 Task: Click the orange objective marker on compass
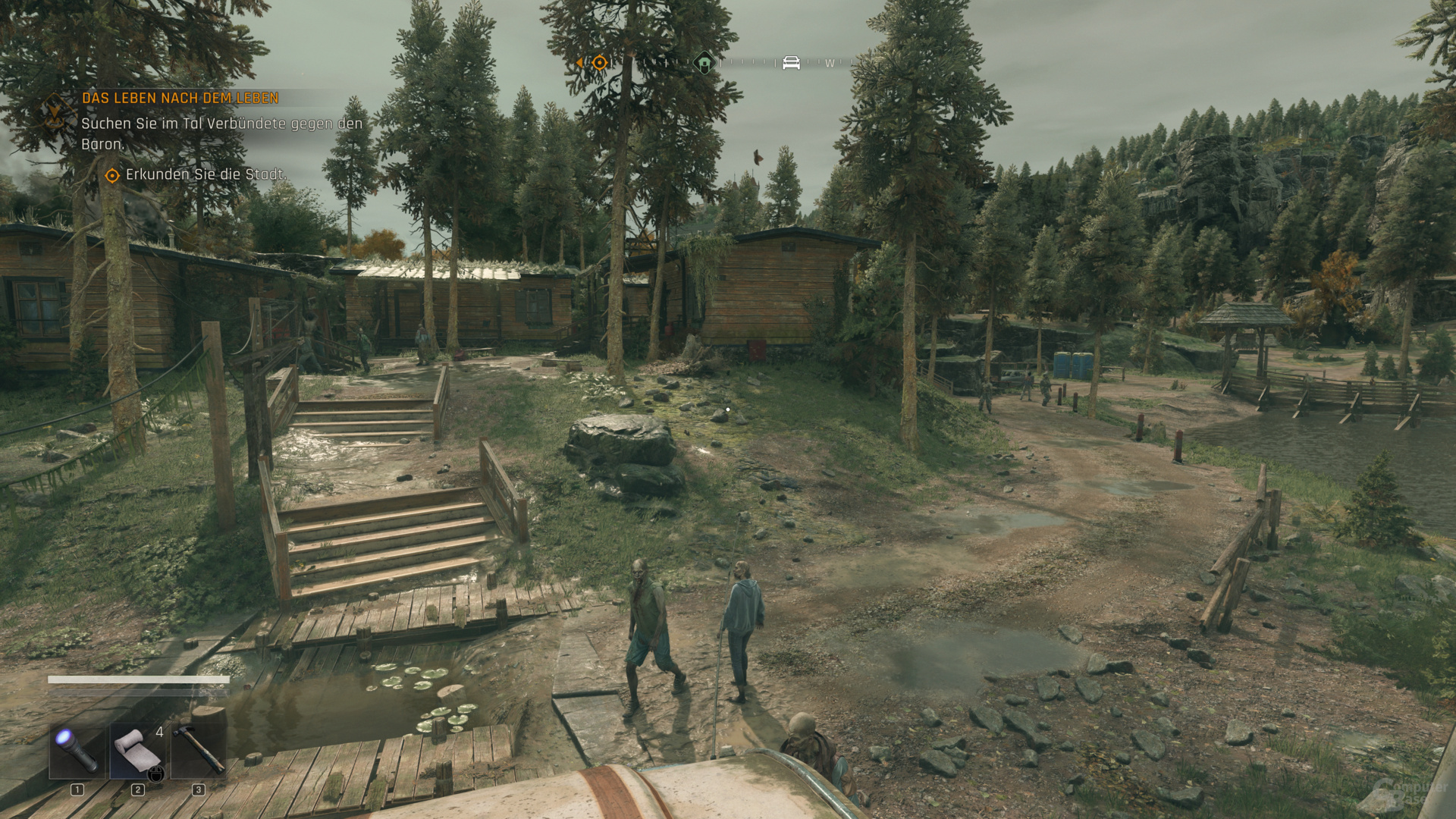click(599, 63)
